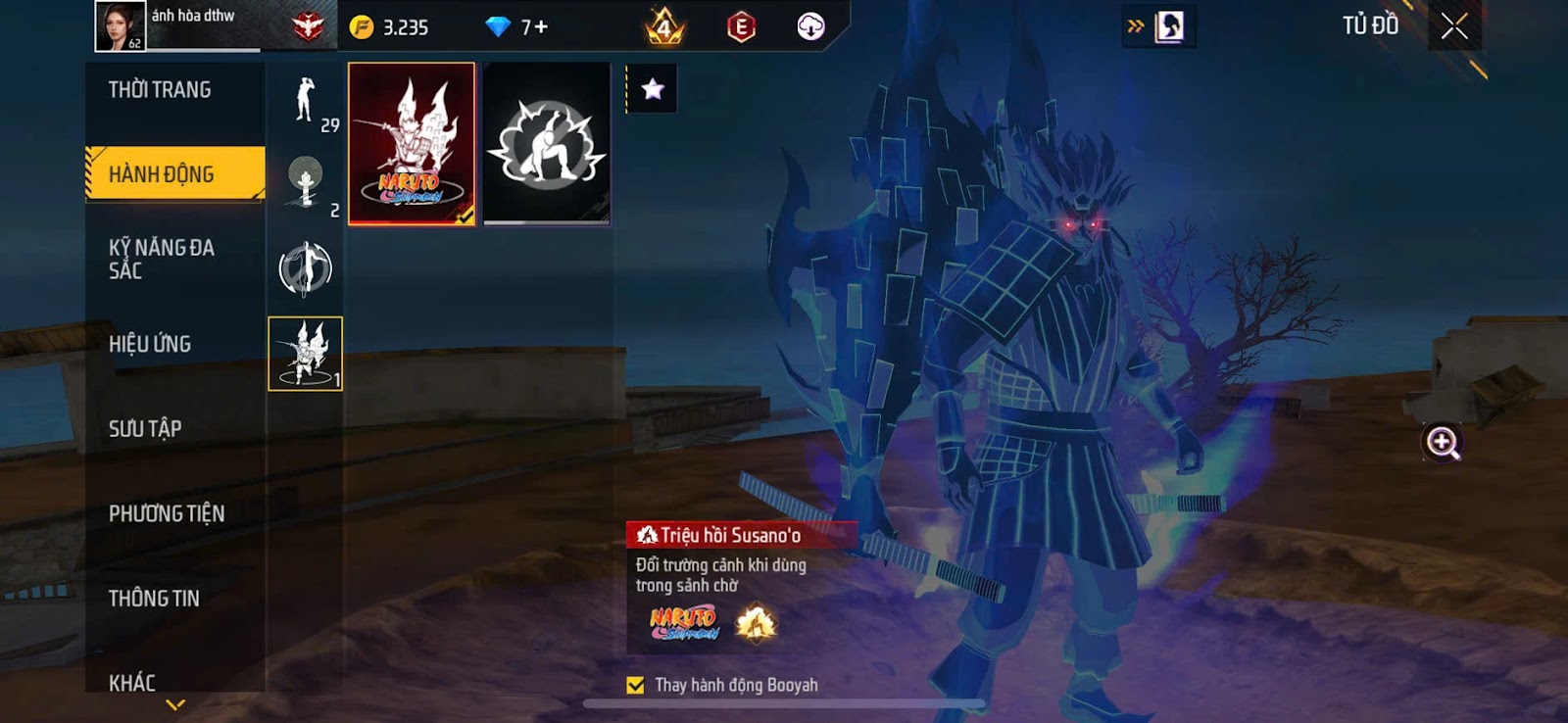This screenshot has width=1568, height=723.
Task: Add diamonds with the plus button
Action: (541, 27)
